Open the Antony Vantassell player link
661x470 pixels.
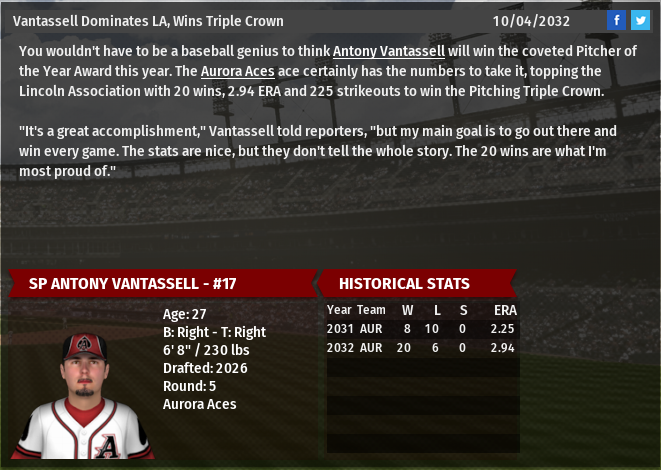[389, 51]
